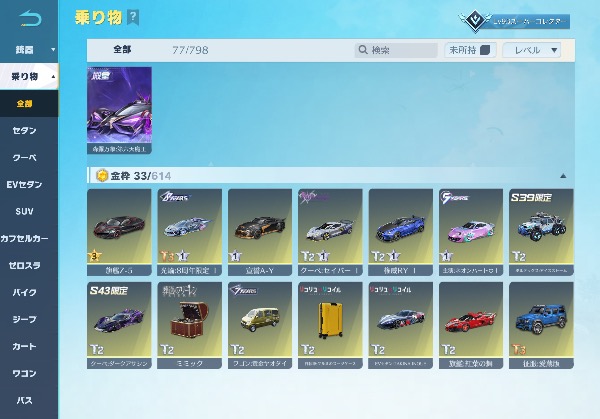
Task: Select the ジープ category
Action: pyautogui.click(x=25, y=320)
